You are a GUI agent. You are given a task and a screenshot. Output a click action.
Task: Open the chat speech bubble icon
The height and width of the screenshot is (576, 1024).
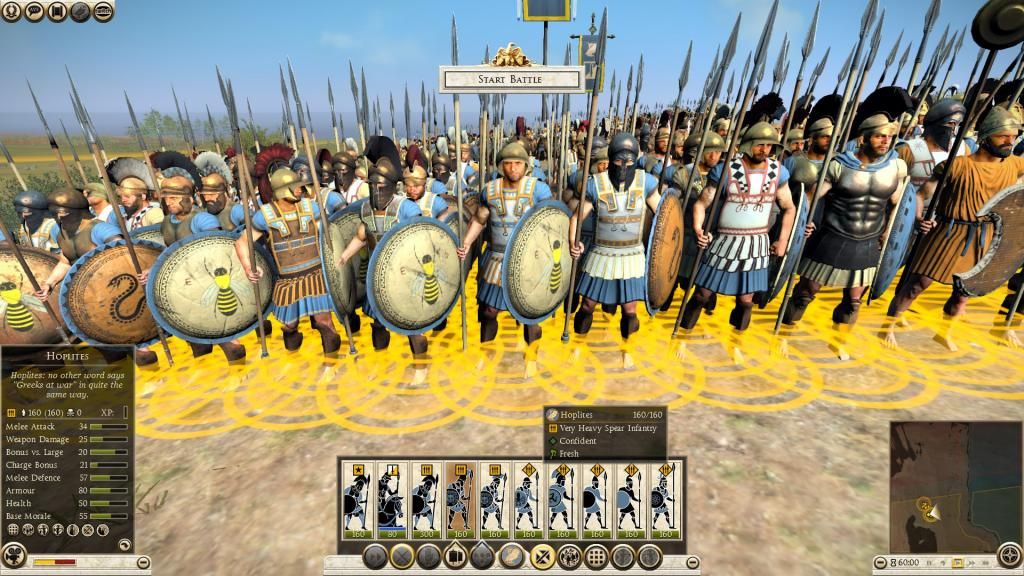click(x=37, y=12)
